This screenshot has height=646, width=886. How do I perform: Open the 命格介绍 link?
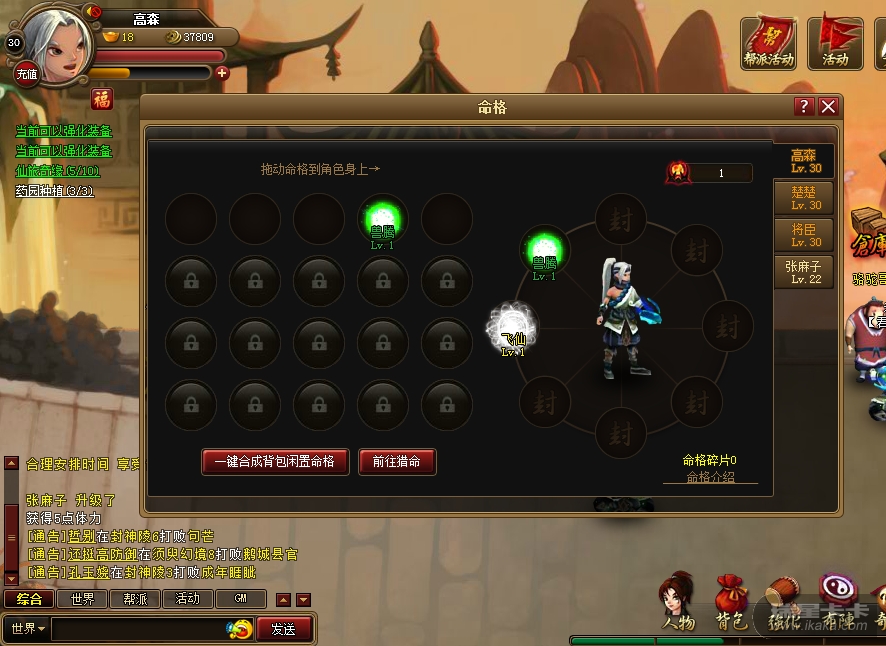pyautogui.click(x=710, y=477)
